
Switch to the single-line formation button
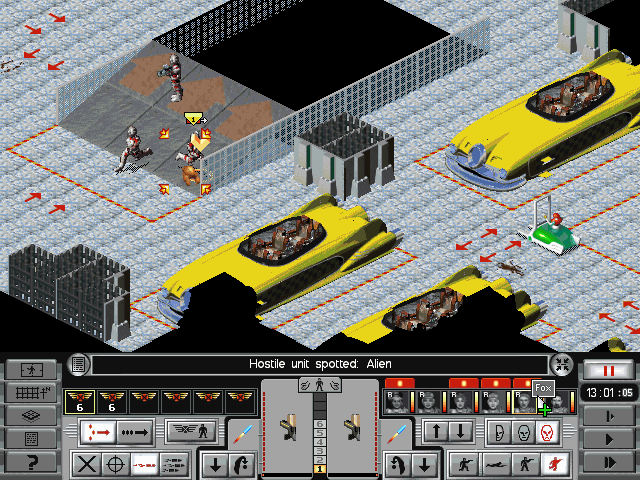(134, 432)
